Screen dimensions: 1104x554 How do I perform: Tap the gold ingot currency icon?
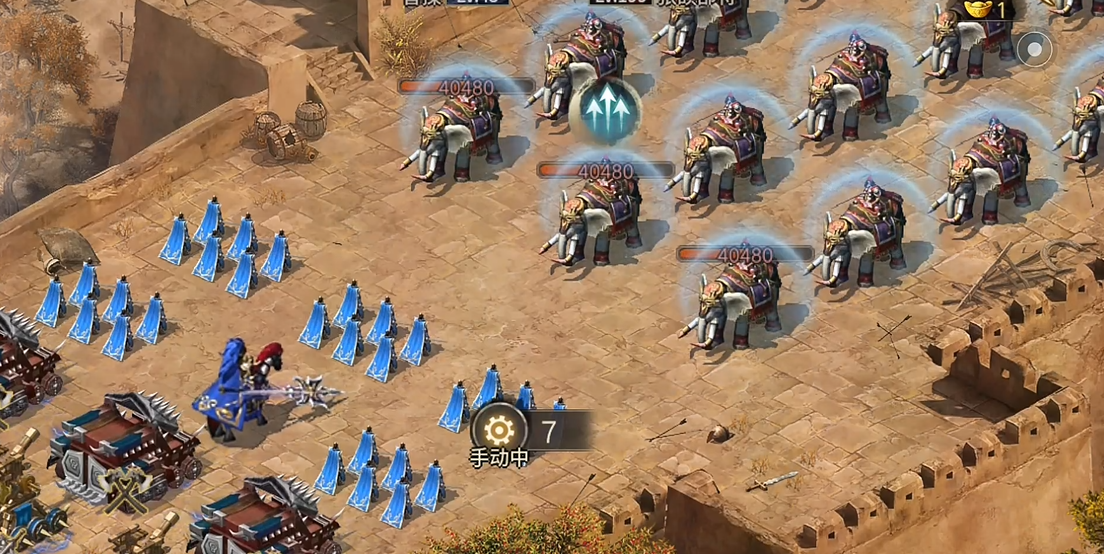pyautogui.click(x=979, y=9)
